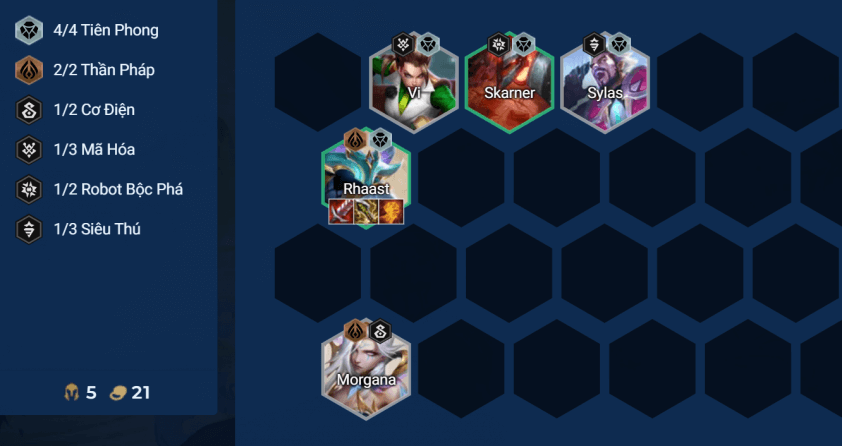The image size is (842, 446).
Task: Choose the Cơ Điện trait row
Action: (x=88, y=110)
